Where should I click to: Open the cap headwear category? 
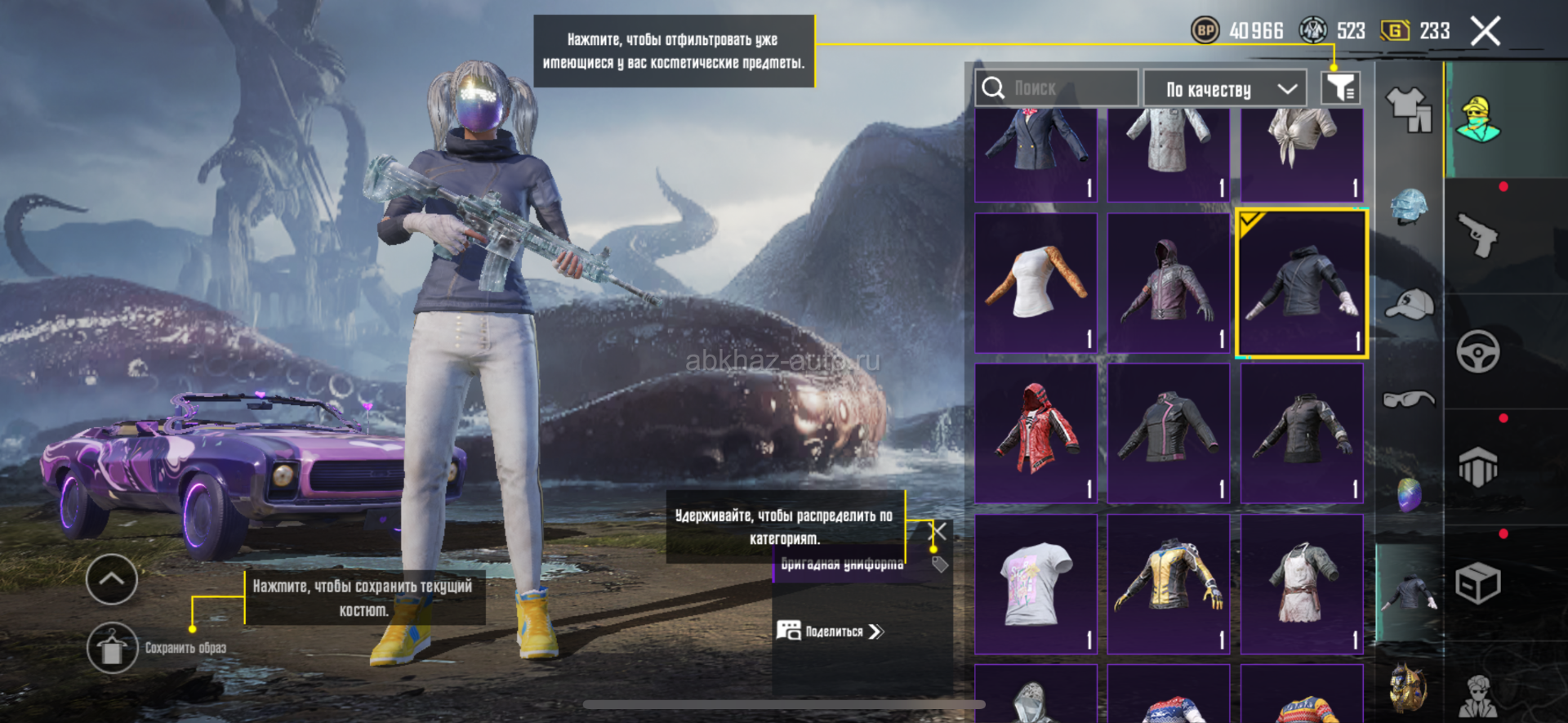tap(1409, 304)
